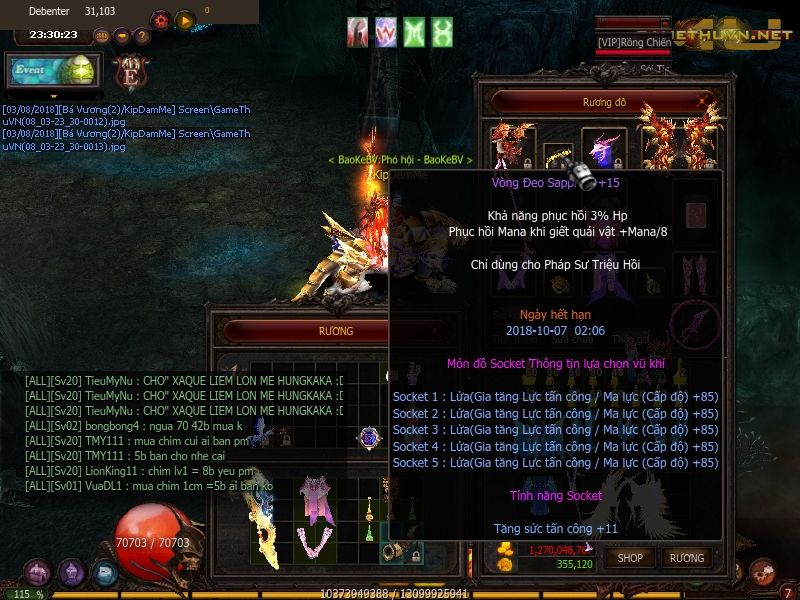
Task: Open the SHOP button in inventory
Action: (630, 557)
